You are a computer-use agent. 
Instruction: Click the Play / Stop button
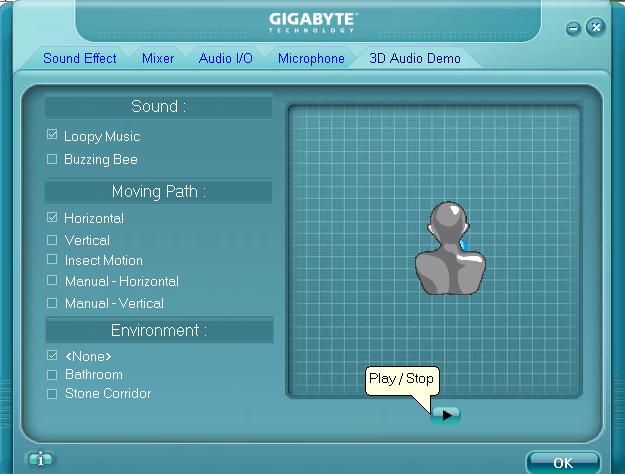446,414
